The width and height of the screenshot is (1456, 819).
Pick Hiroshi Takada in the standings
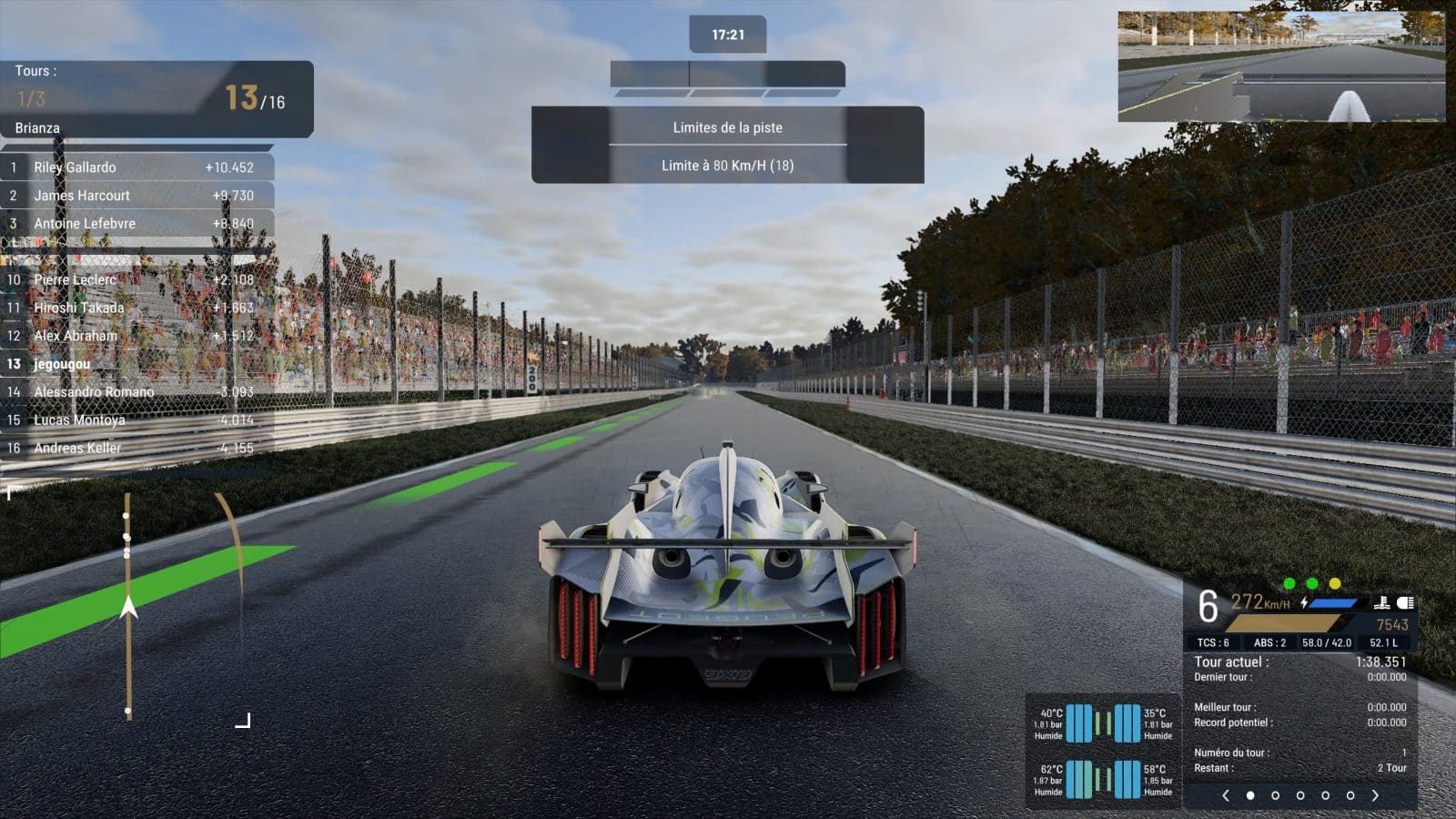136,308
